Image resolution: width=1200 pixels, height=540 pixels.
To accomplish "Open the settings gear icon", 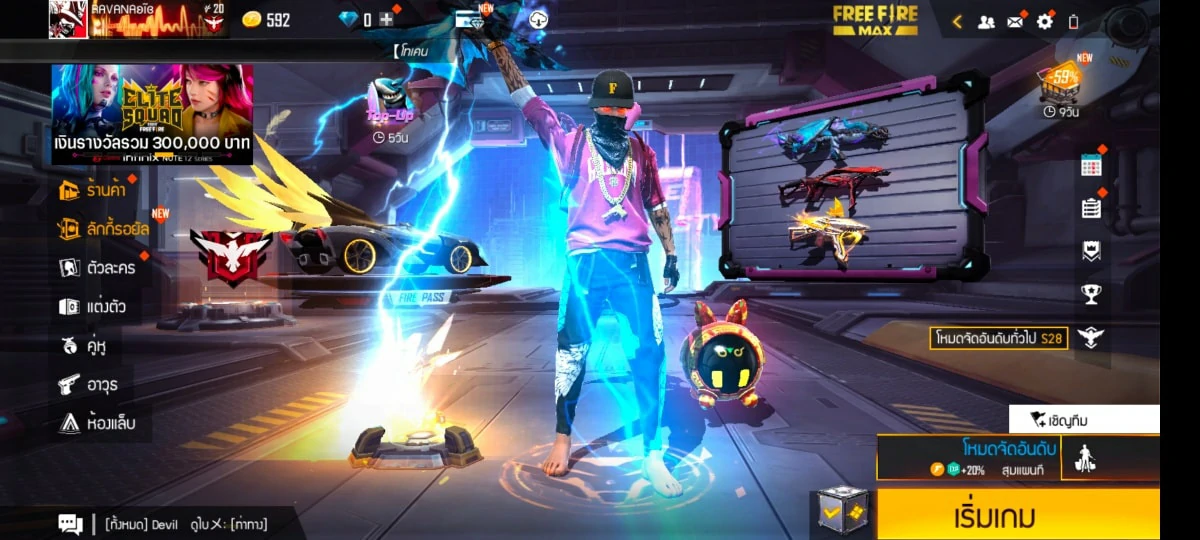I will 1045,21.
